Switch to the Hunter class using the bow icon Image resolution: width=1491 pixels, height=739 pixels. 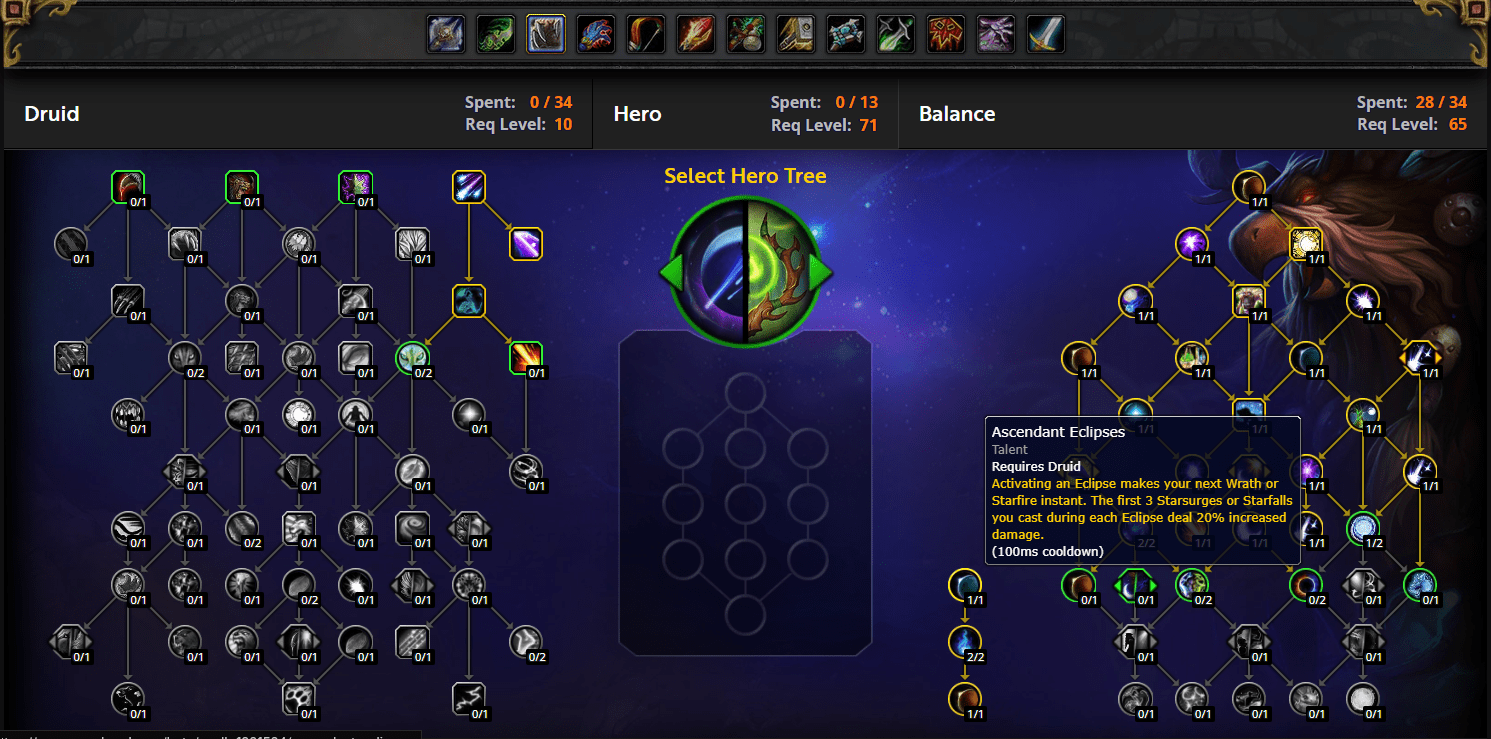645,33
